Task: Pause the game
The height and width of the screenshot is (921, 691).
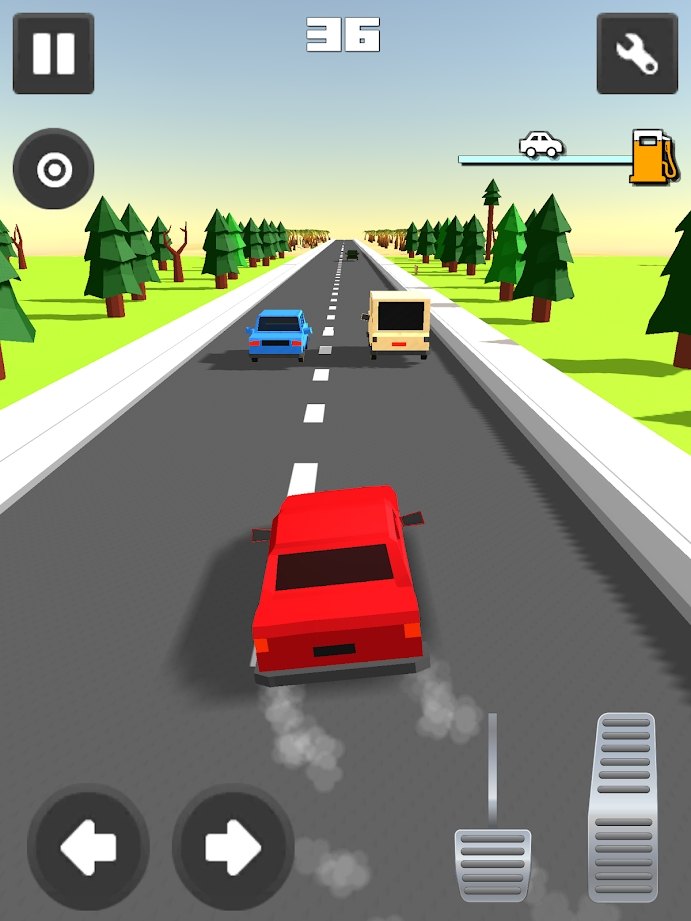Action: [x=53, y=53]
